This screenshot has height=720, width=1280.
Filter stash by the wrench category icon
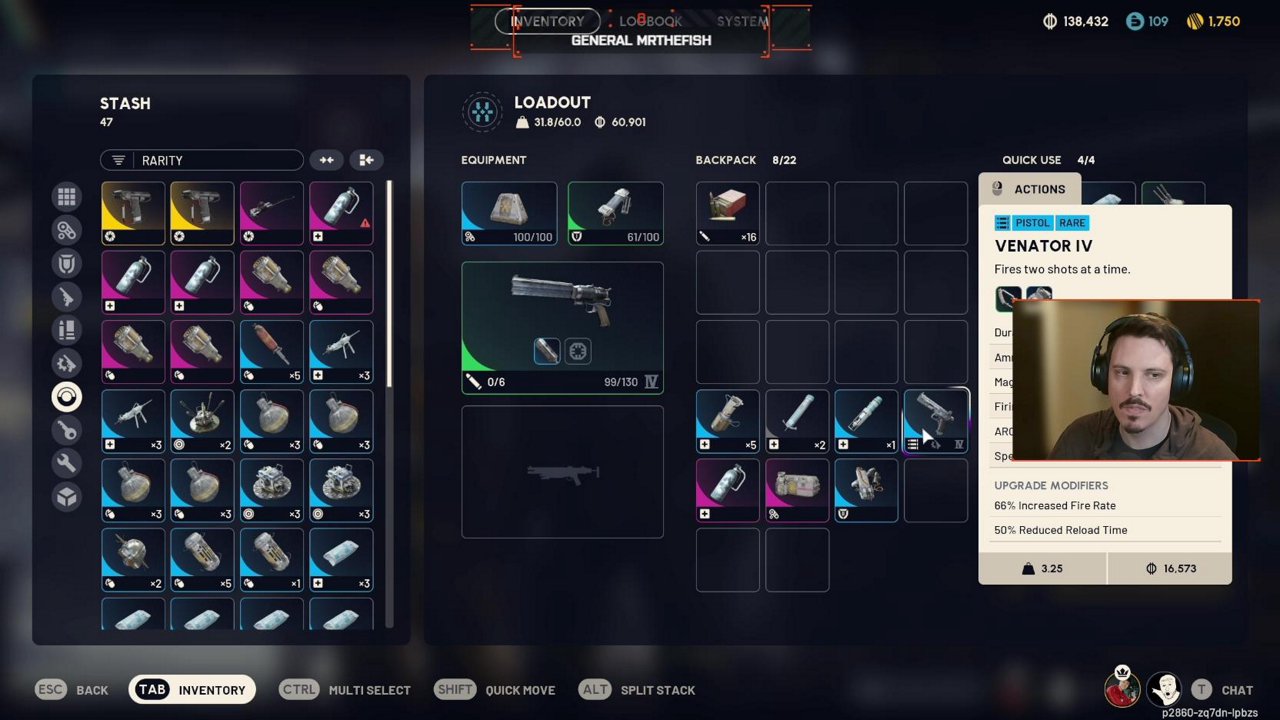(x=67, y=463)
